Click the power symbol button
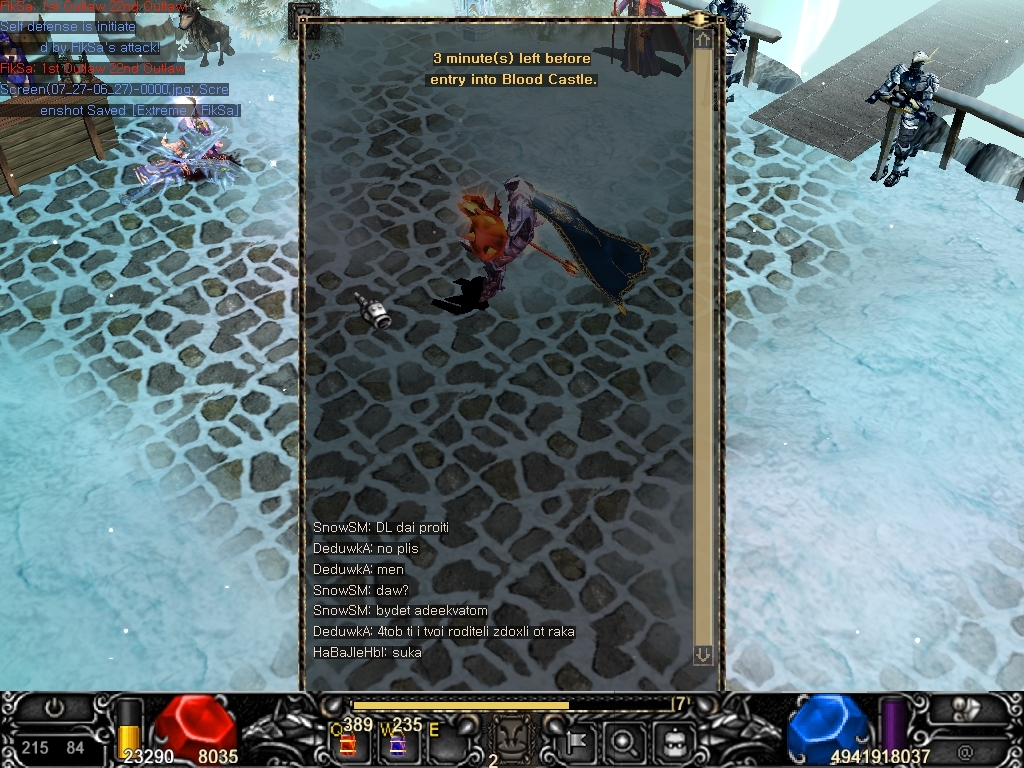The height and width of the screenshot is (768, 1024). click(x=55, y=708)
